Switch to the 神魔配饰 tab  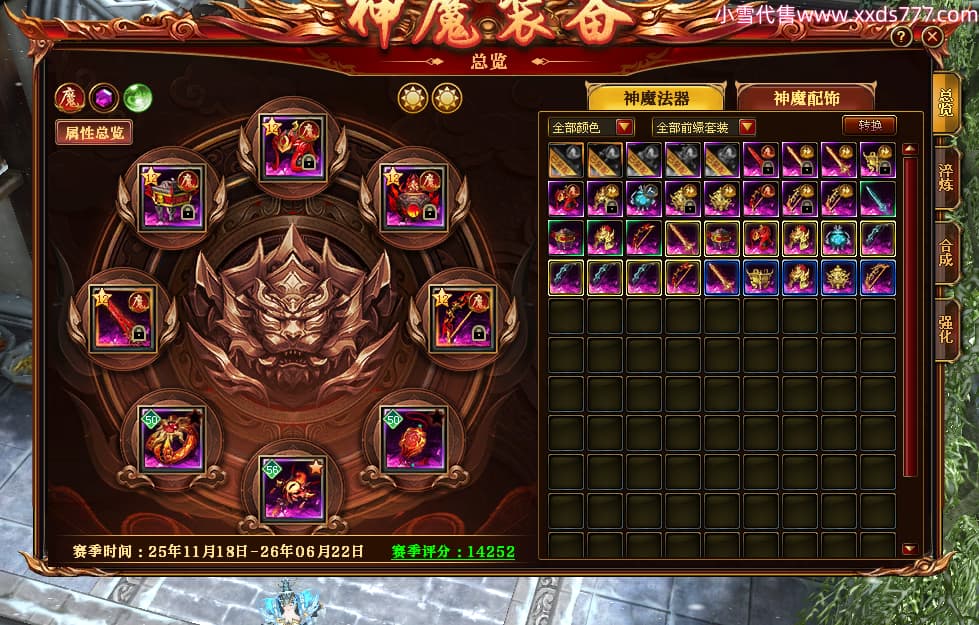click(804, 98)
